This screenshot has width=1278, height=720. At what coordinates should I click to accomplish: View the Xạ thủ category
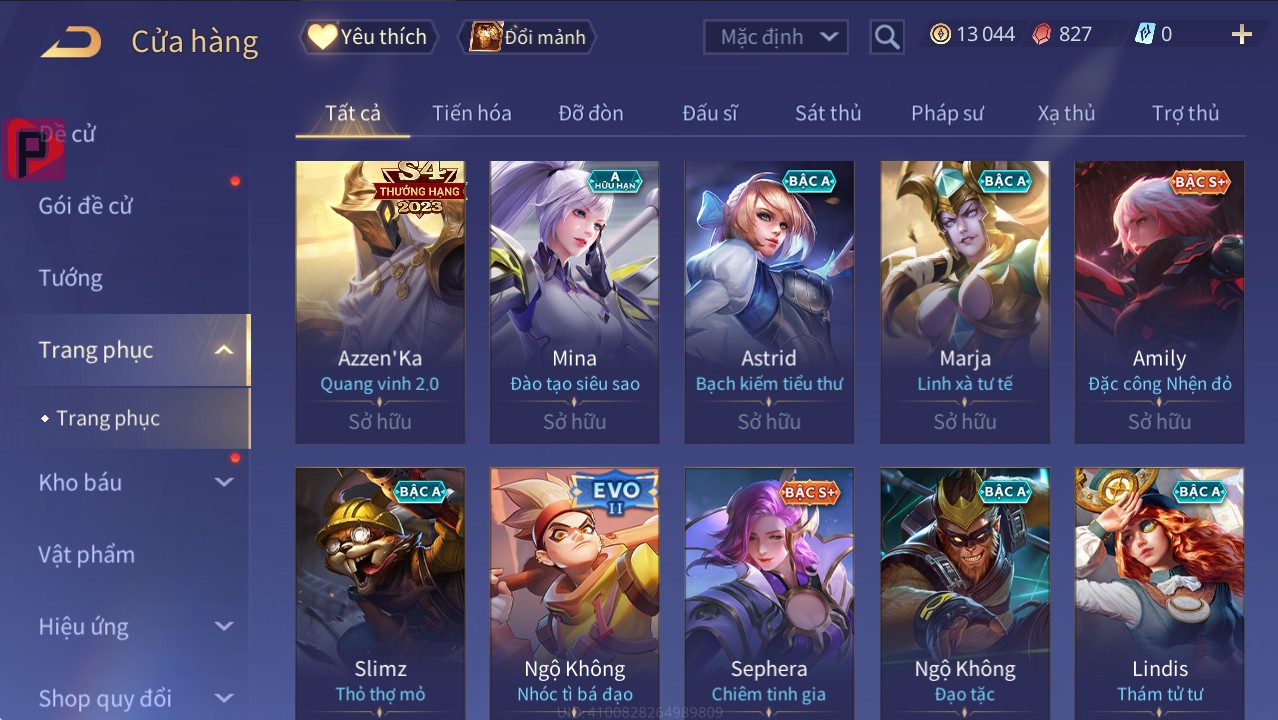pos(1066,113)
